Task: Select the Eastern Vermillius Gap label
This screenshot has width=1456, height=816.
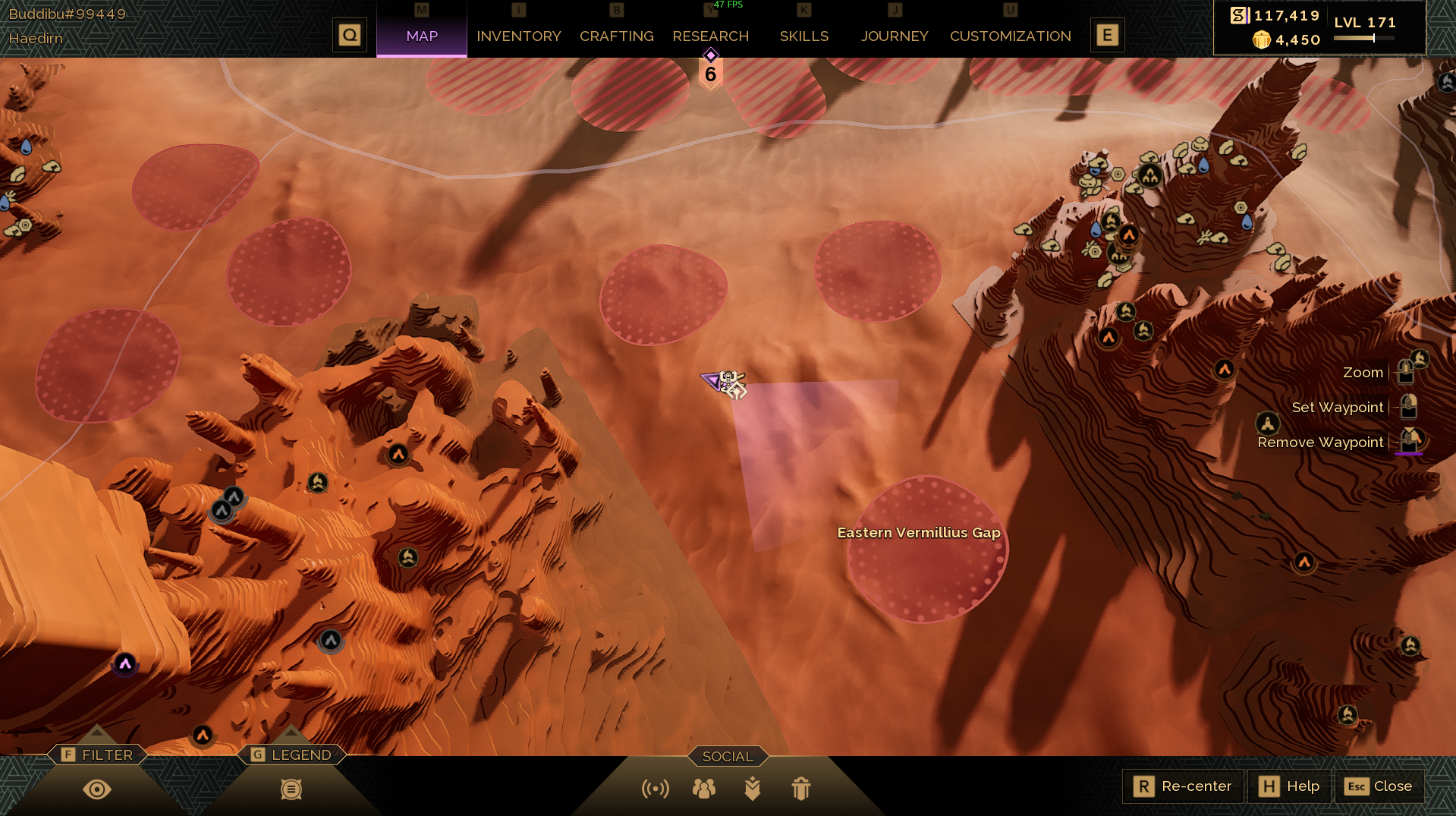Action: pos(918,533)
